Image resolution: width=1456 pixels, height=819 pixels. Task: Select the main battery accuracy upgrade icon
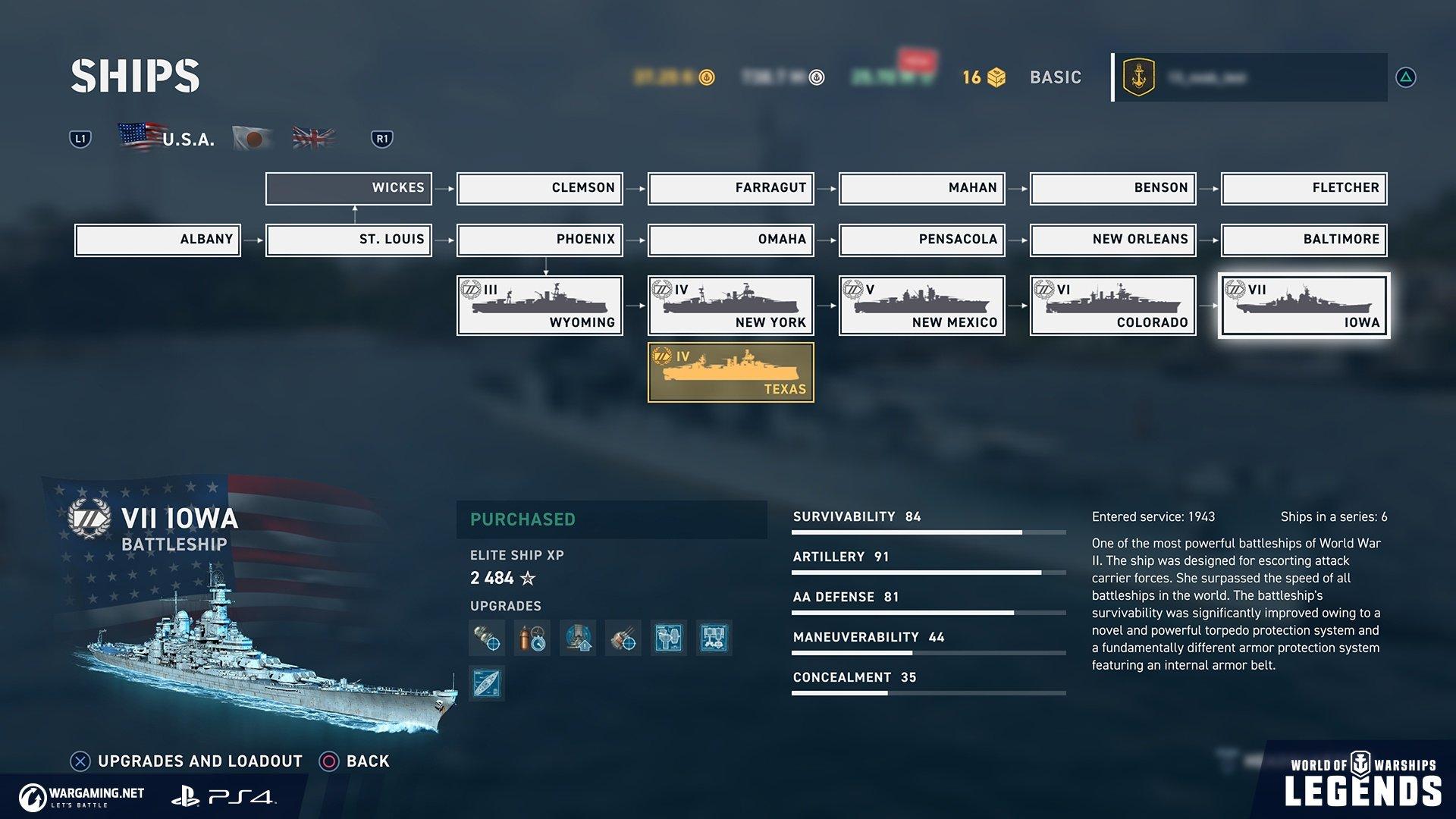(488, 639)
